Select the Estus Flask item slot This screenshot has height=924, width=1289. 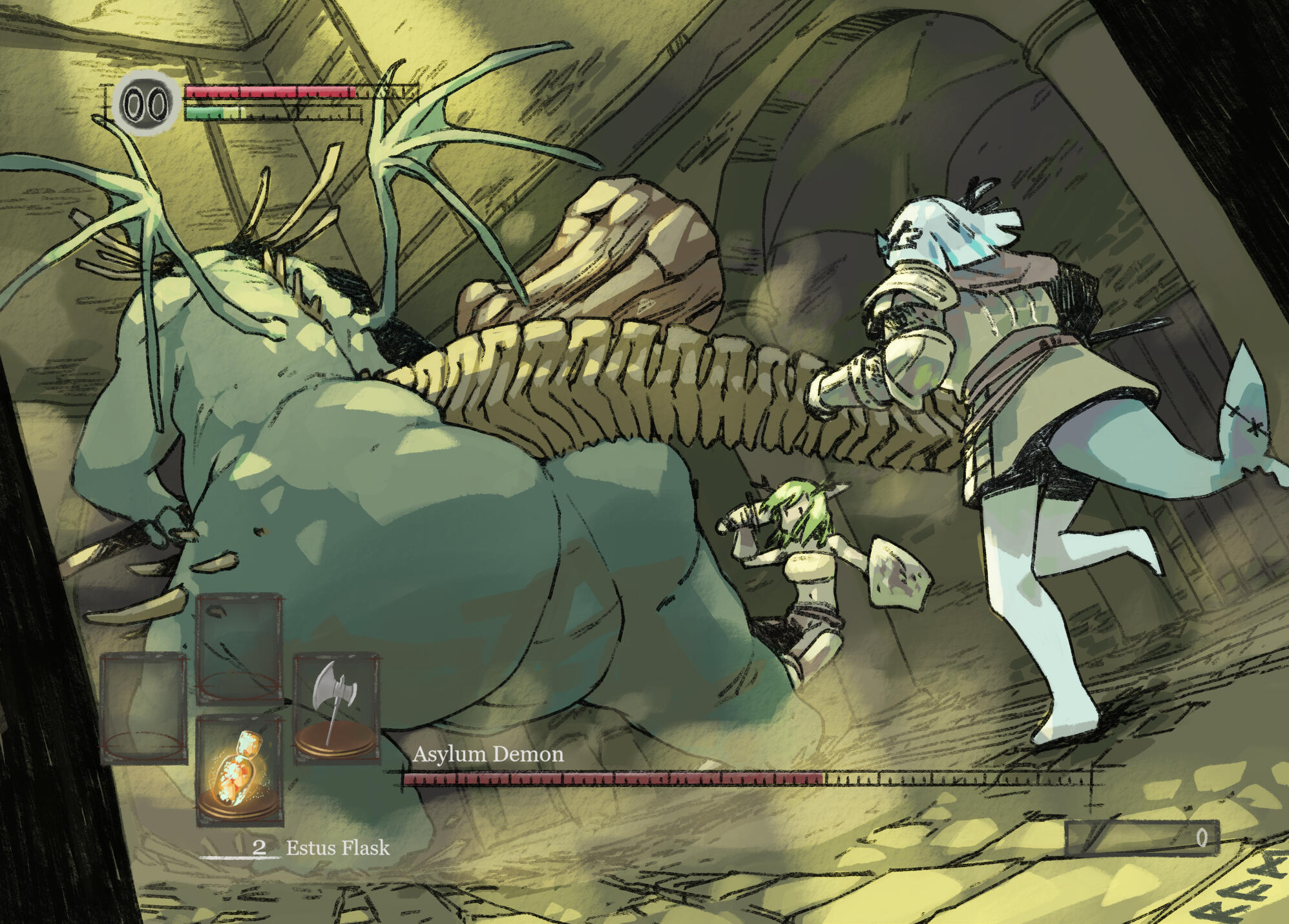coord(240,770)
